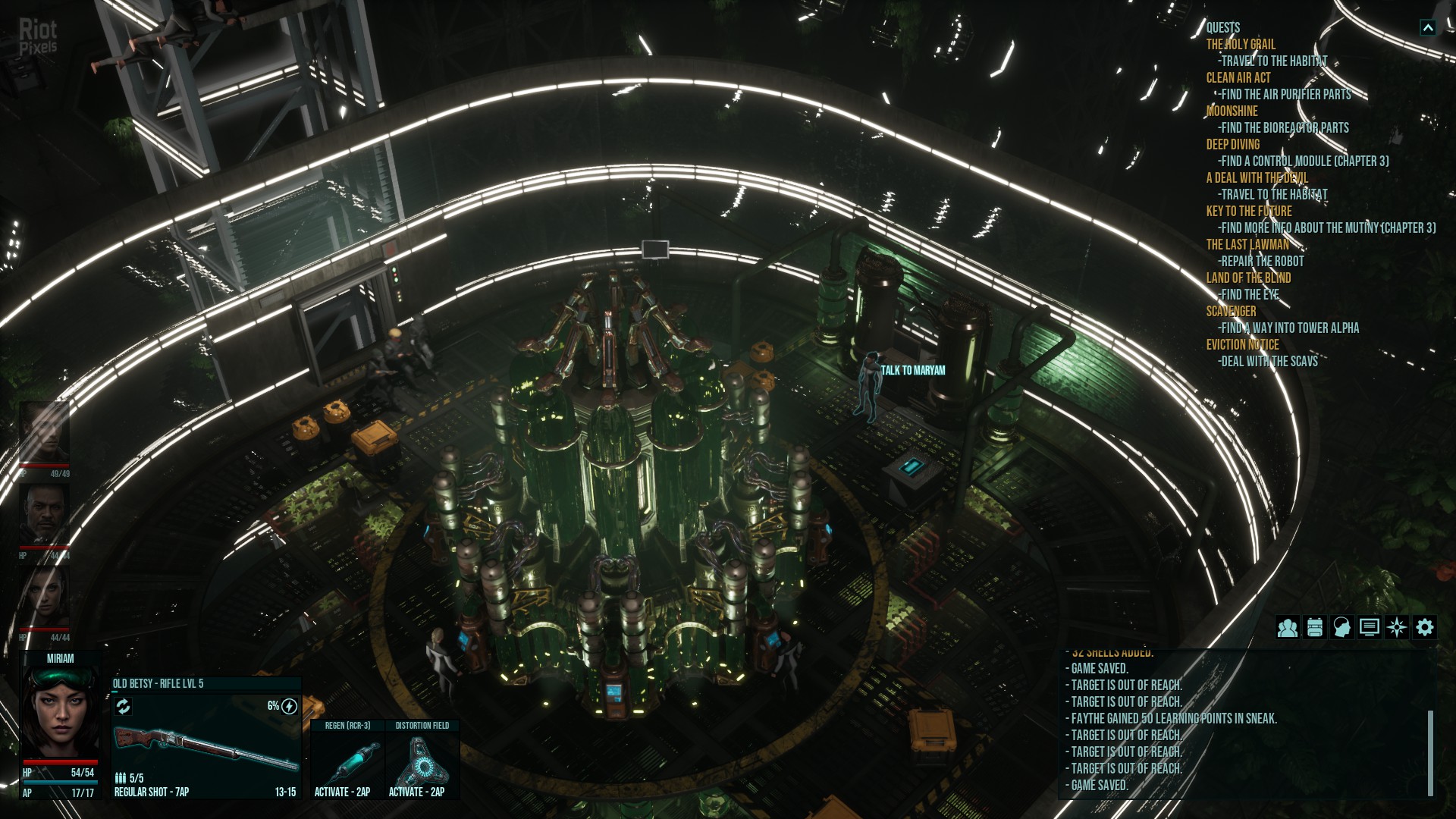Collapse the quests panel with the arrow

(x=1427, y=28)
